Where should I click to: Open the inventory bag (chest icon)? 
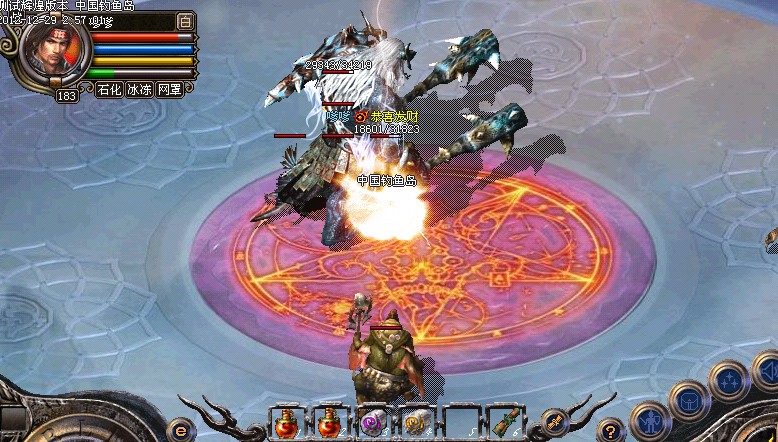[x=689, y=400]
